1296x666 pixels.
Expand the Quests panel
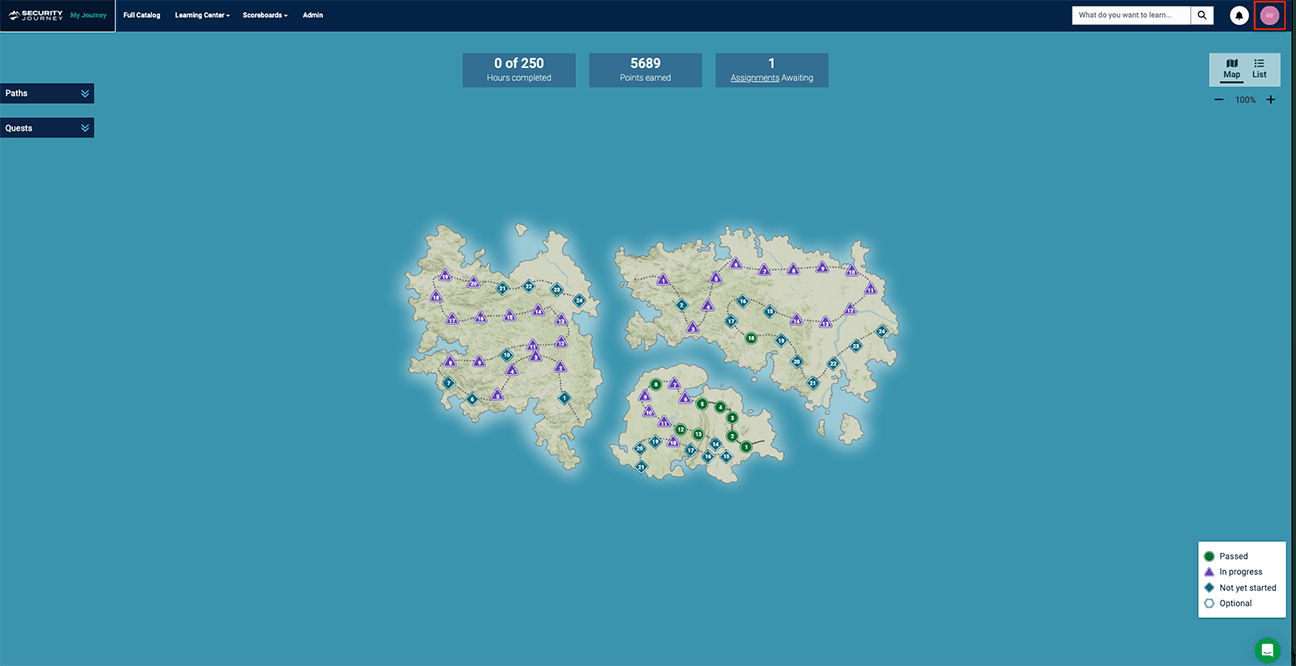point(47,128)
